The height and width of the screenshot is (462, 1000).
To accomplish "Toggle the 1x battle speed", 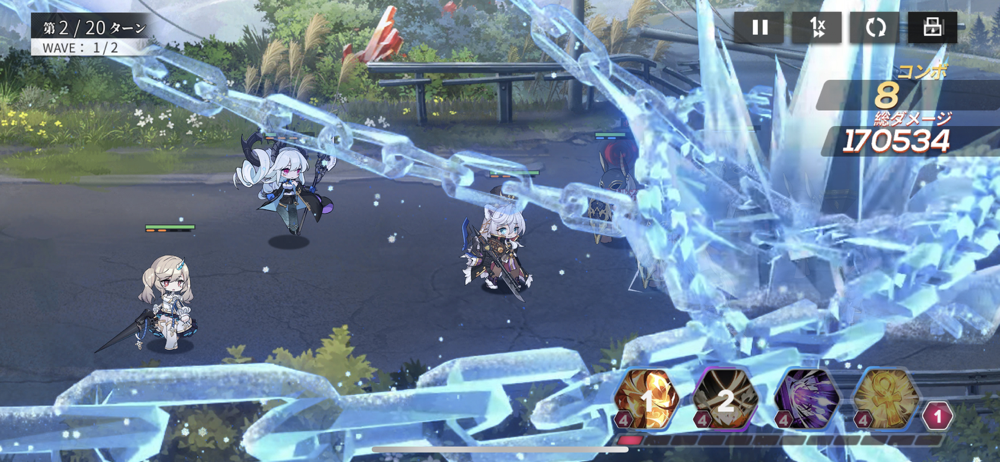I will (x=817, y=28).
